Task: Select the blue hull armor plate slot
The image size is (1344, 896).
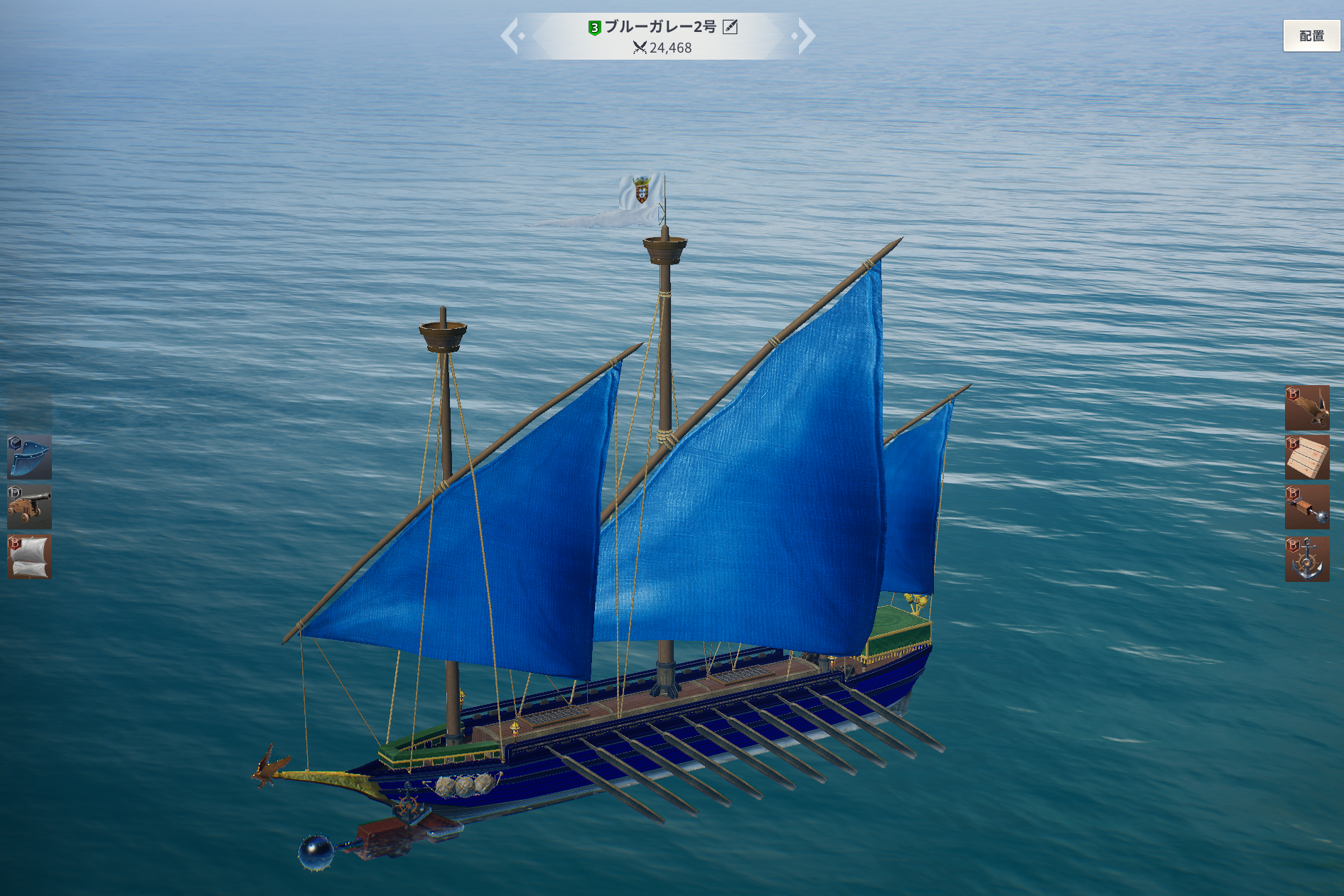Action: click(29, 457)
